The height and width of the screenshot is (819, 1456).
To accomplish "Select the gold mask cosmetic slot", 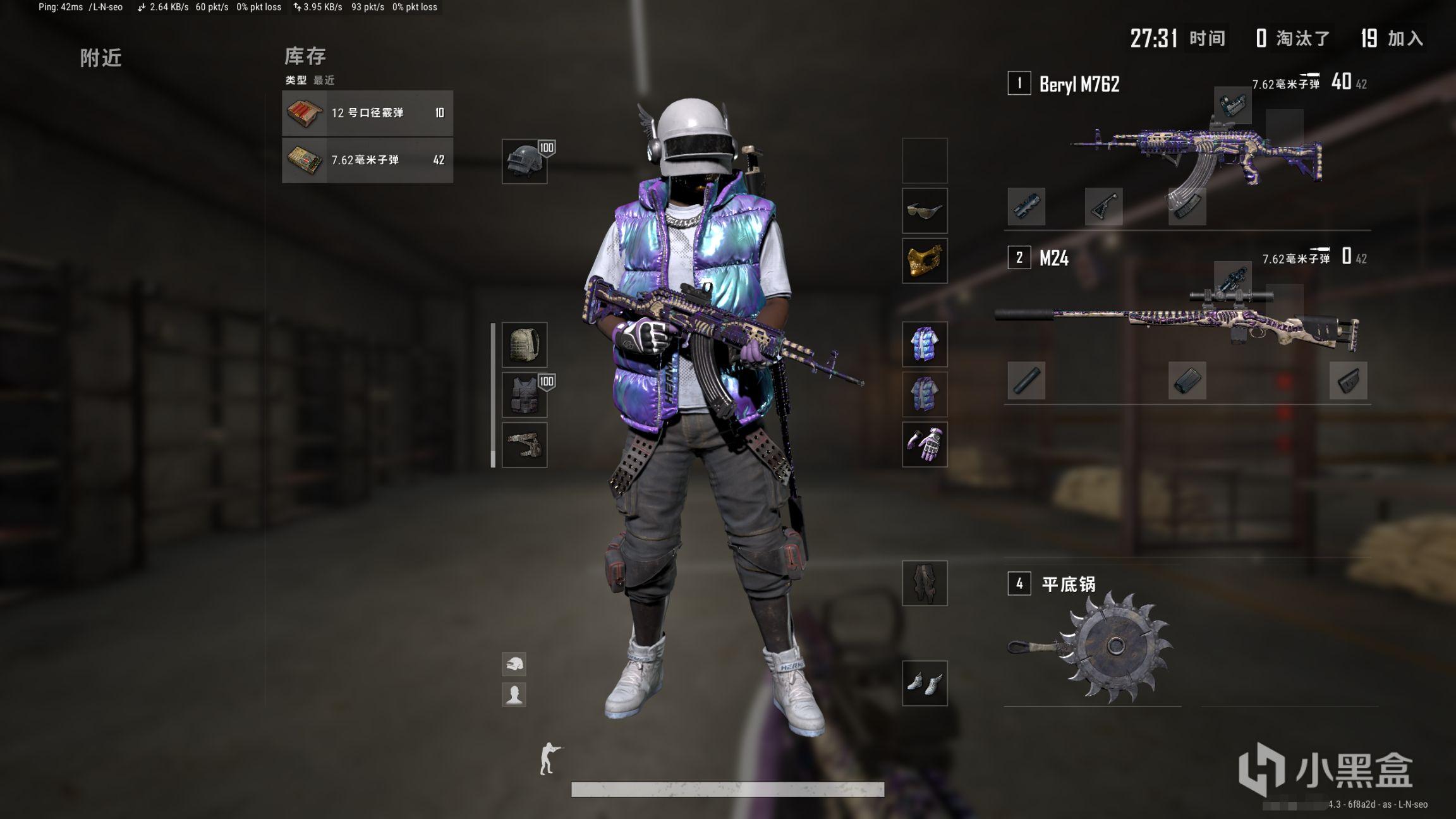I will [x=925, y=261].
